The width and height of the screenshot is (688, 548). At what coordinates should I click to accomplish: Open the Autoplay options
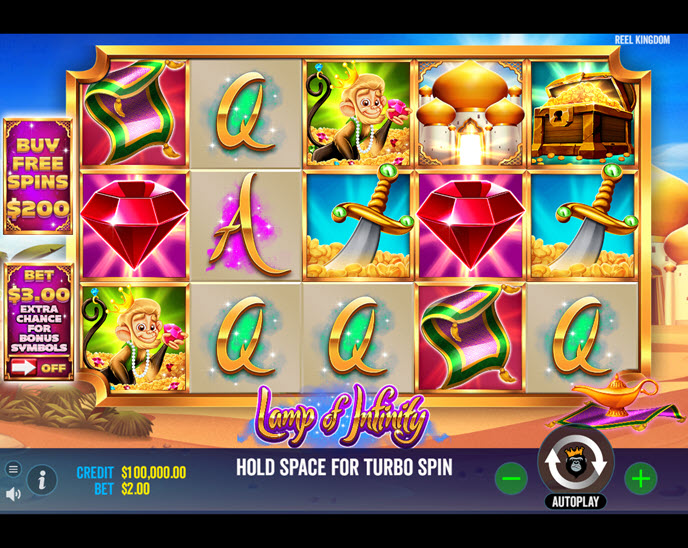[576, 501]
